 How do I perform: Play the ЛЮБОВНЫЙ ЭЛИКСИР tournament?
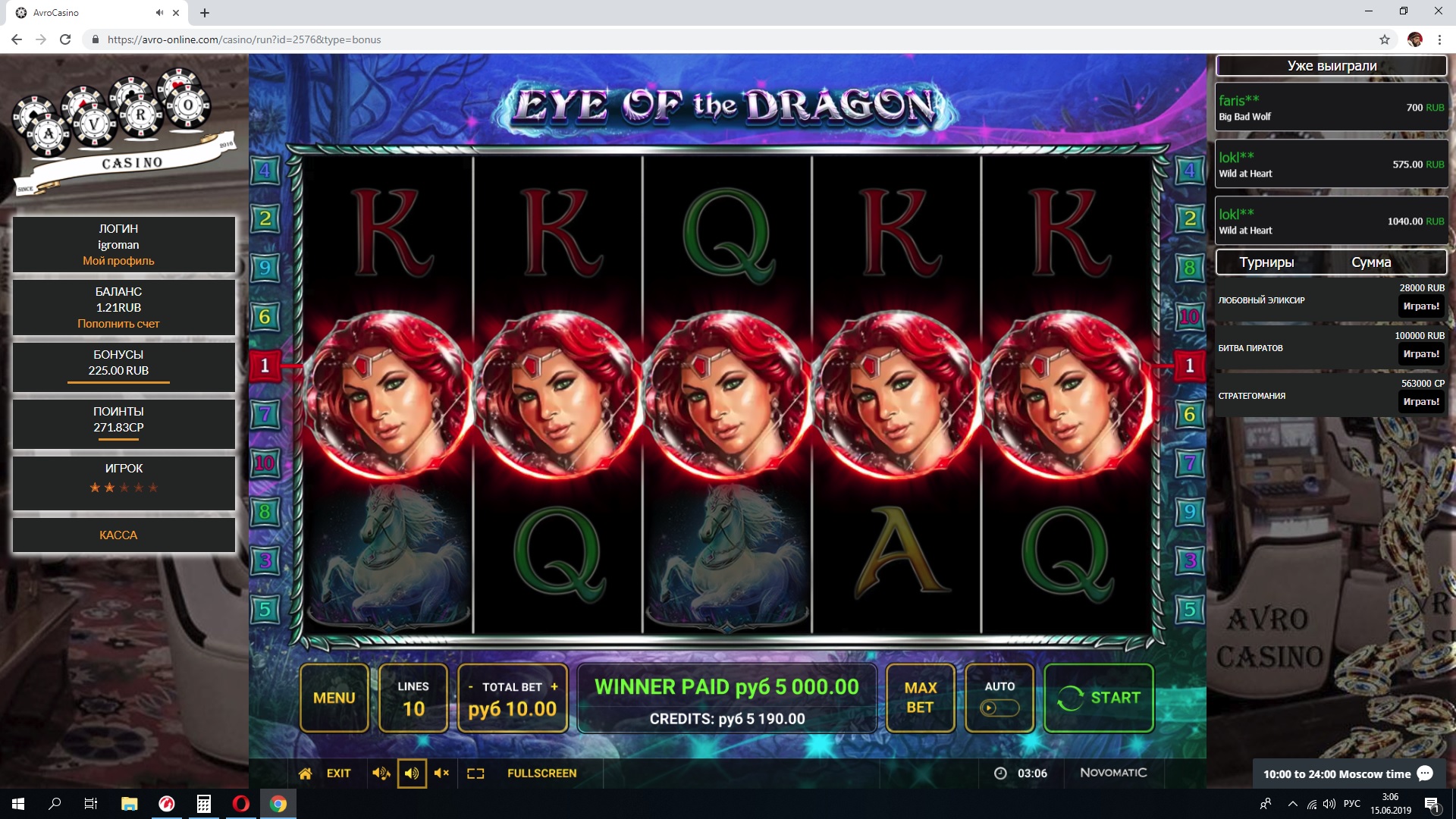[x=1420, y=306]
